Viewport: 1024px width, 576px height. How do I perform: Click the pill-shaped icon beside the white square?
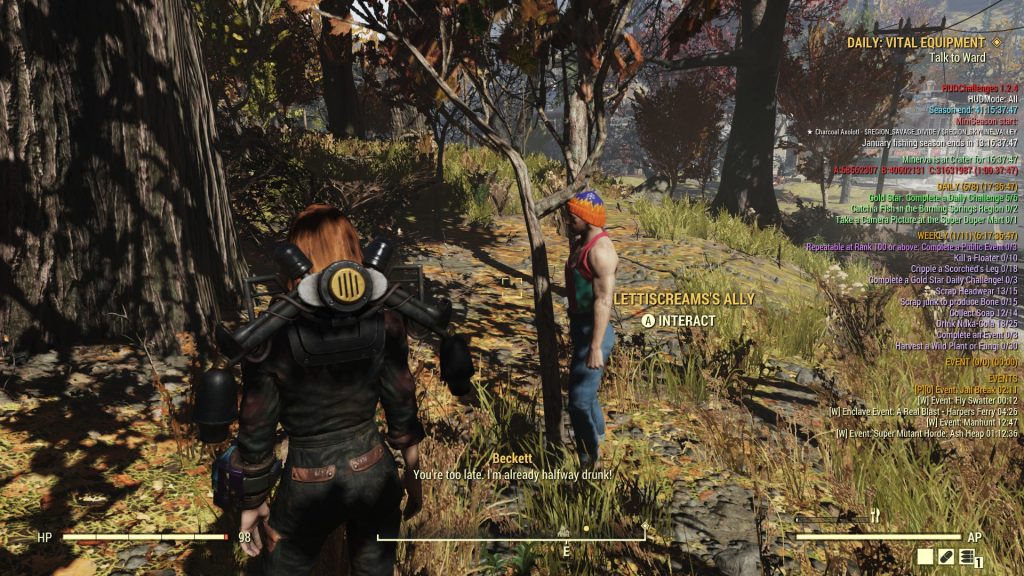pos(946,556)
